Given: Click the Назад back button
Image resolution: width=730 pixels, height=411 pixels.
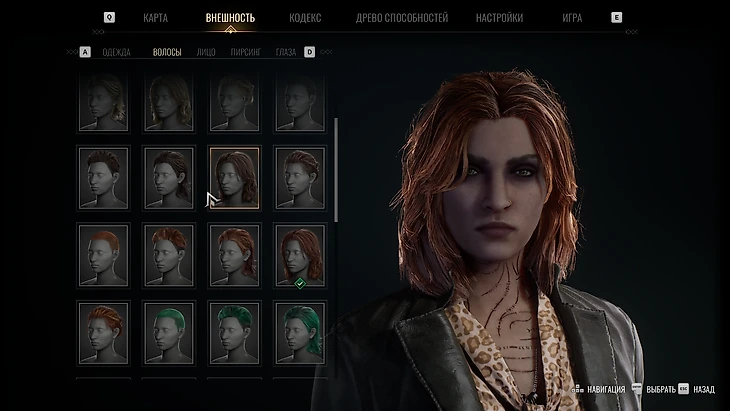Looking at the screenshot, I should tap(697, 389).
